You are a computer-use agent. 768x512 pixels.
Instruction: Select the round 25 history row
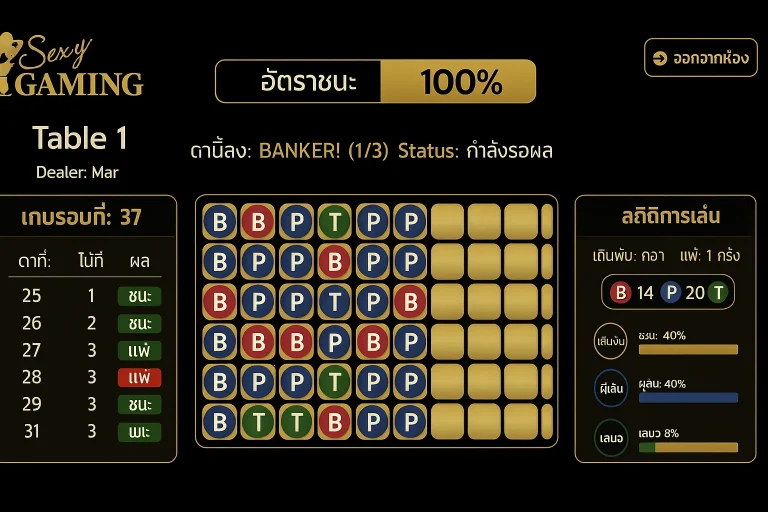(x=88, y=296)
